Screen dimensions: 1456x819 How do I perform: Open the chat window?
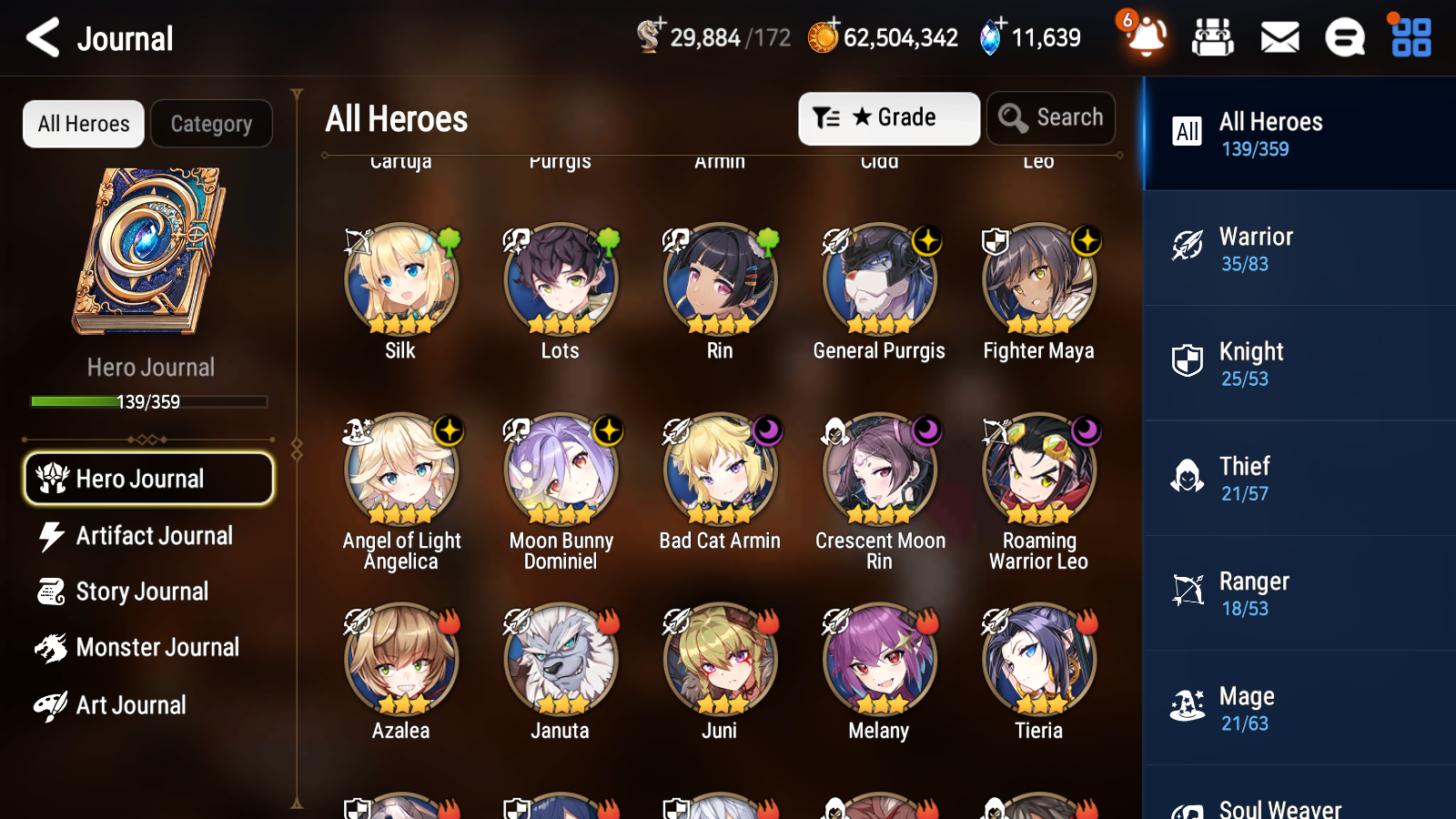click(1345, 37)
